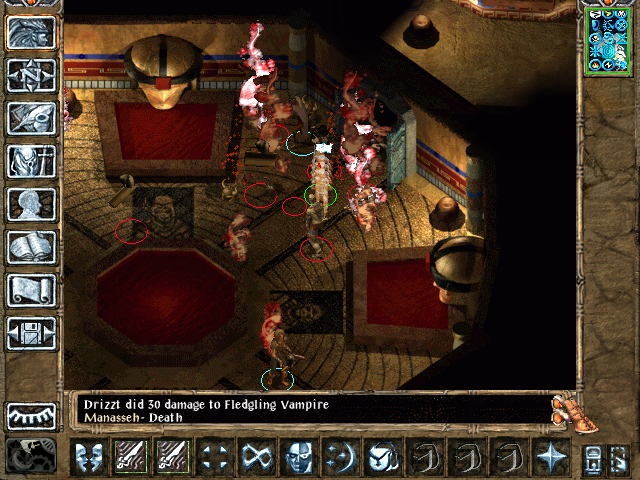Activate the talk masks button
Viewport: 640px width, 480px height.
click(89, 458)
